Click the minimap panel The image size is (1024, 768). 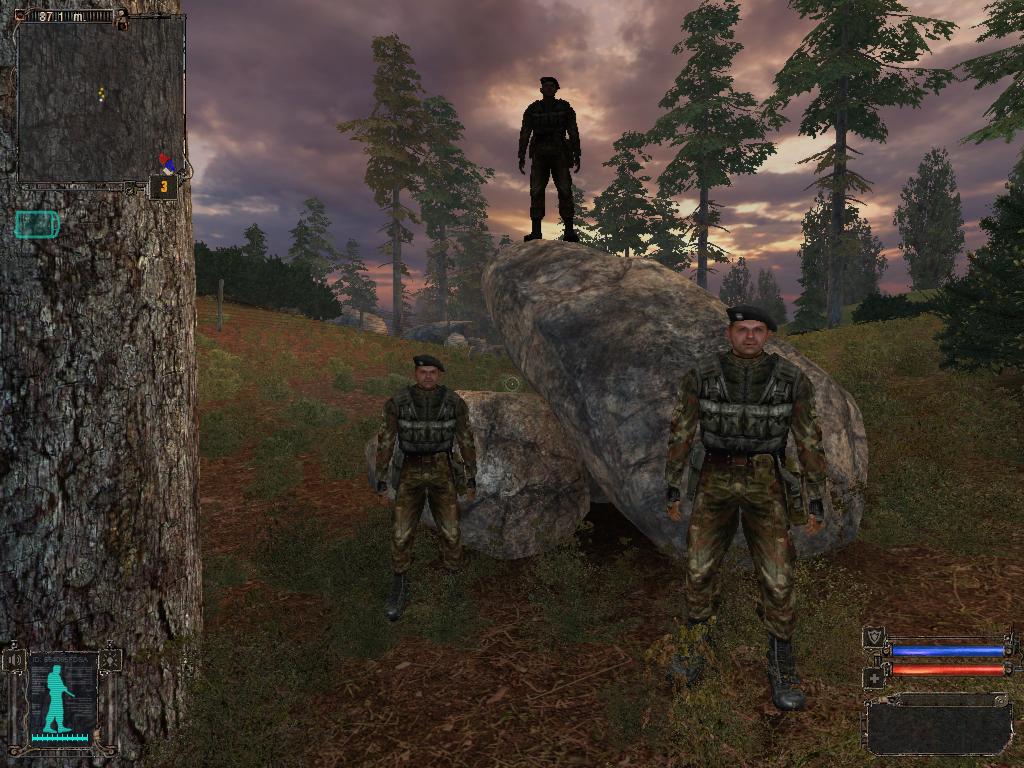pyautogui.click(x=101, y=98)
